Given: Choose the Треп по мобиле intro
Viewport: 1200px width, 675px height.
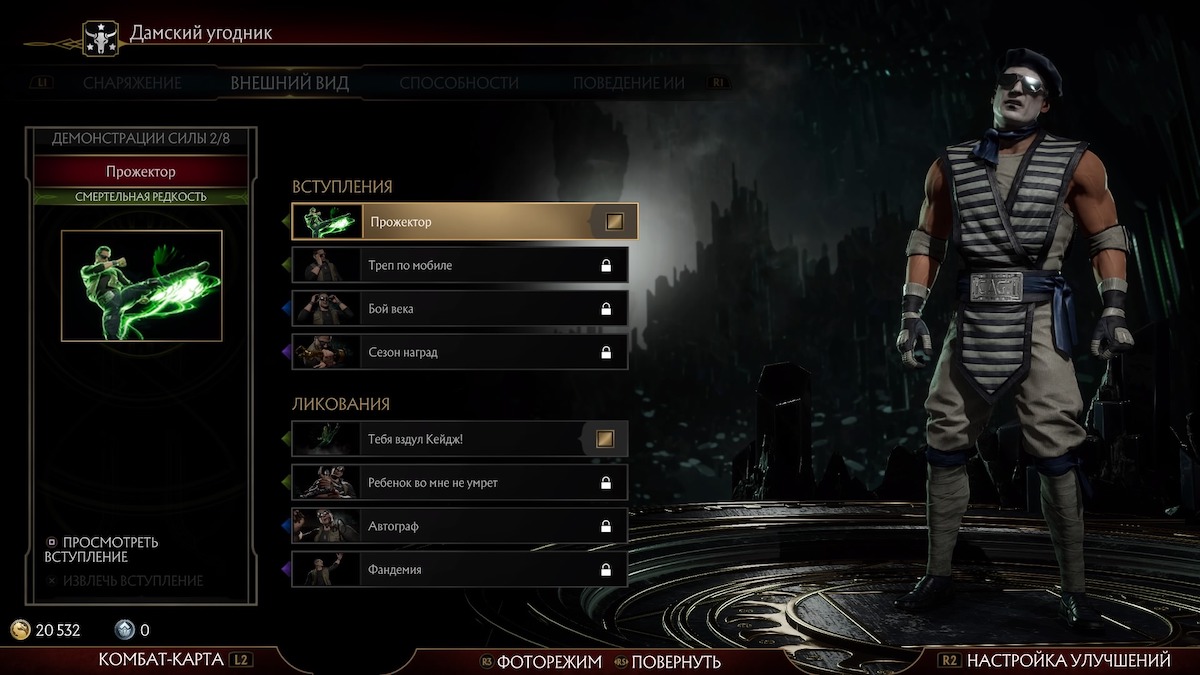Looking at the screenshot, I should tap(460, 265).
